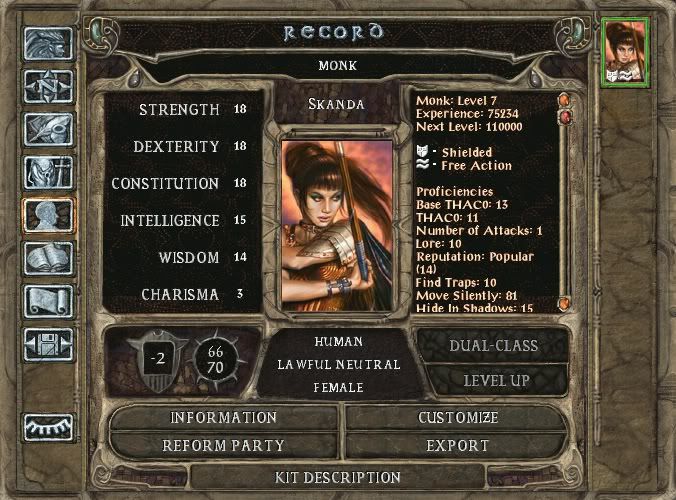Show the Kit Description

click(337, 477)
